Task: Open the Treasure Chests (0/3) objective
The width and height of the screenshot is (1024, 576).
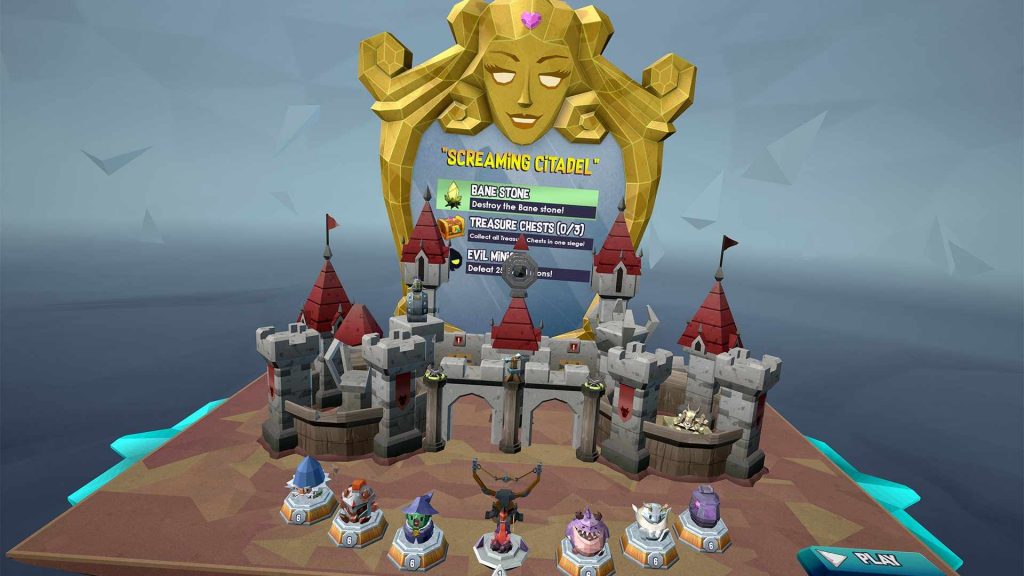Action: [x=518, y=232]
